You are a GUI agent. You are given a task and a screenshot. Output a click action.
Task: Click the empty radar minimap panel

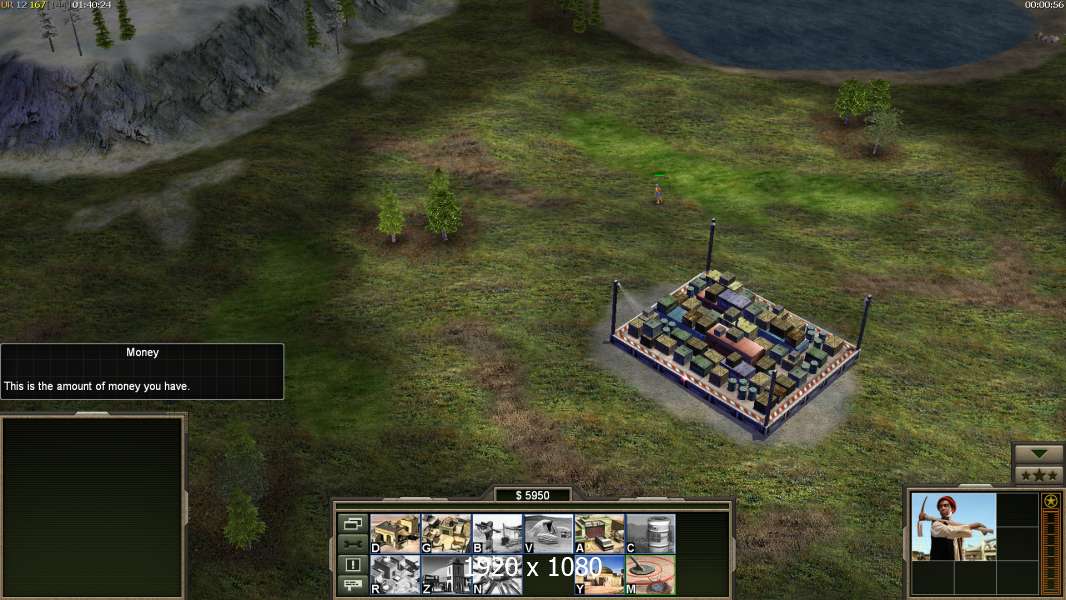(x=93, y=507)
